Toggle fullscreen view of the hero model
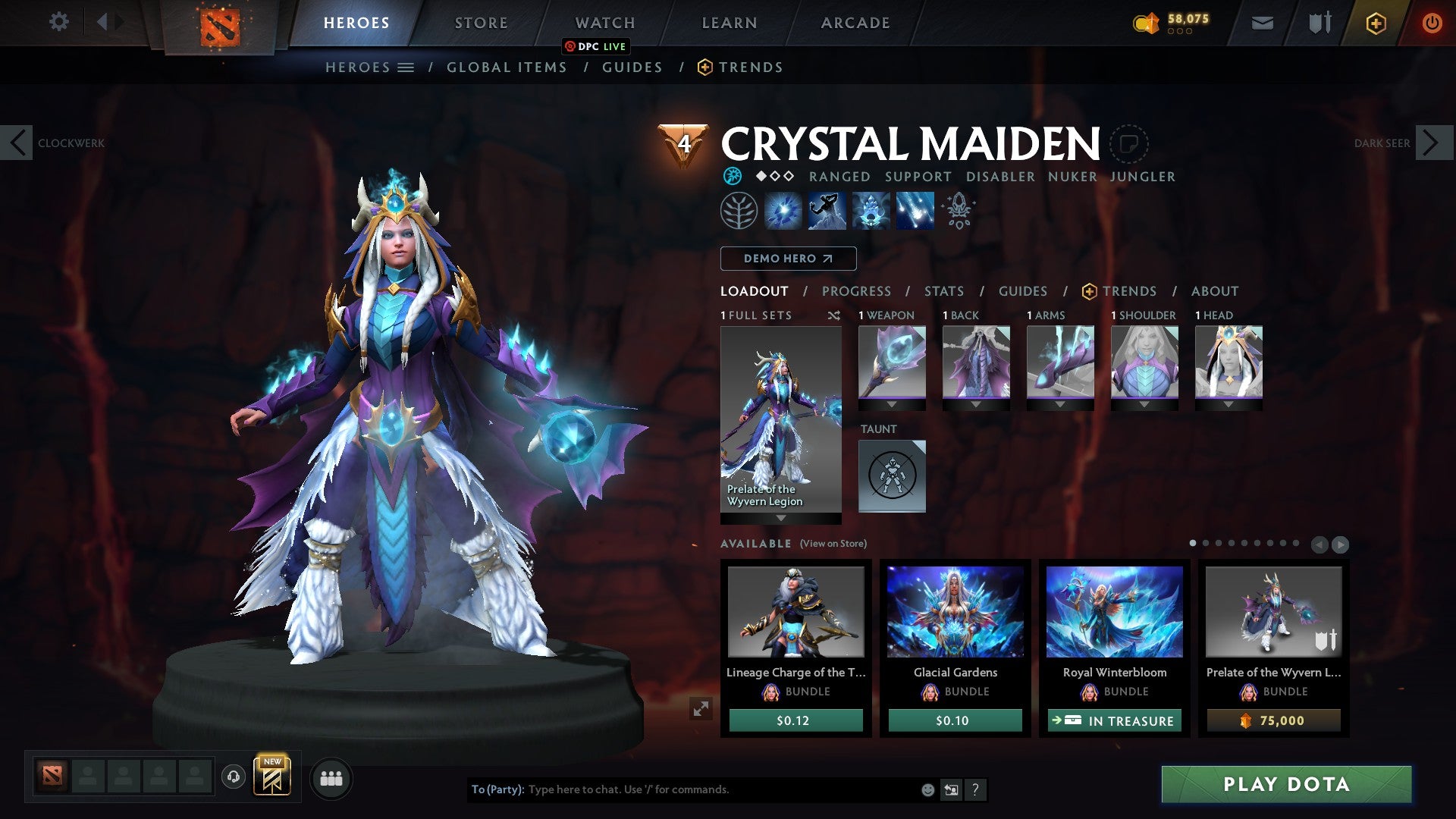Viewport: 1456px width, 819px height. pyautogui.click(x=701, y=708)
